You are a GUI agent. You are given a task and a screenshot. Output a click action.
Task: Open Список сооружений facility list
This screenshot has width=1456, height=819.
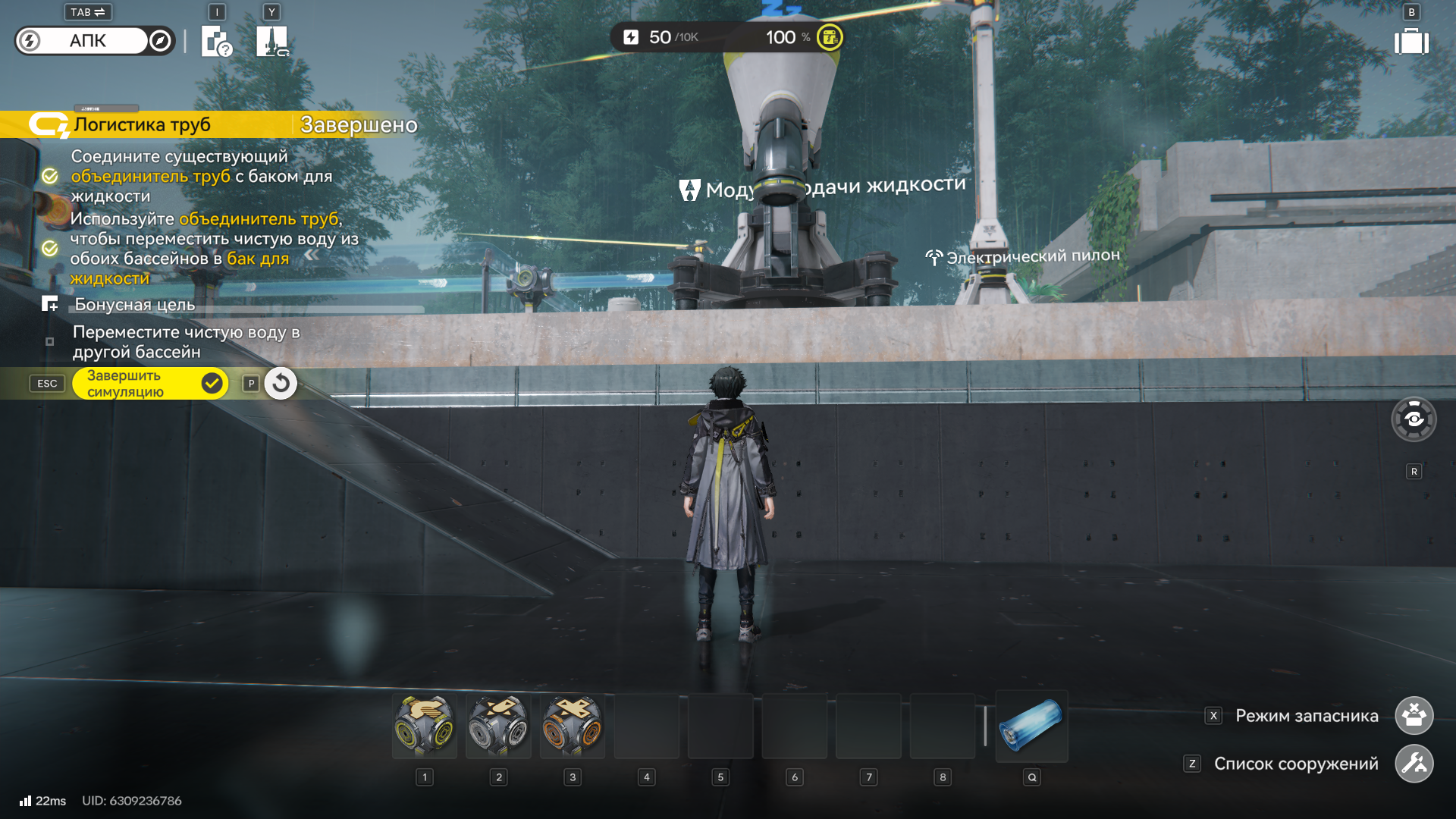tap(1414, 764)
